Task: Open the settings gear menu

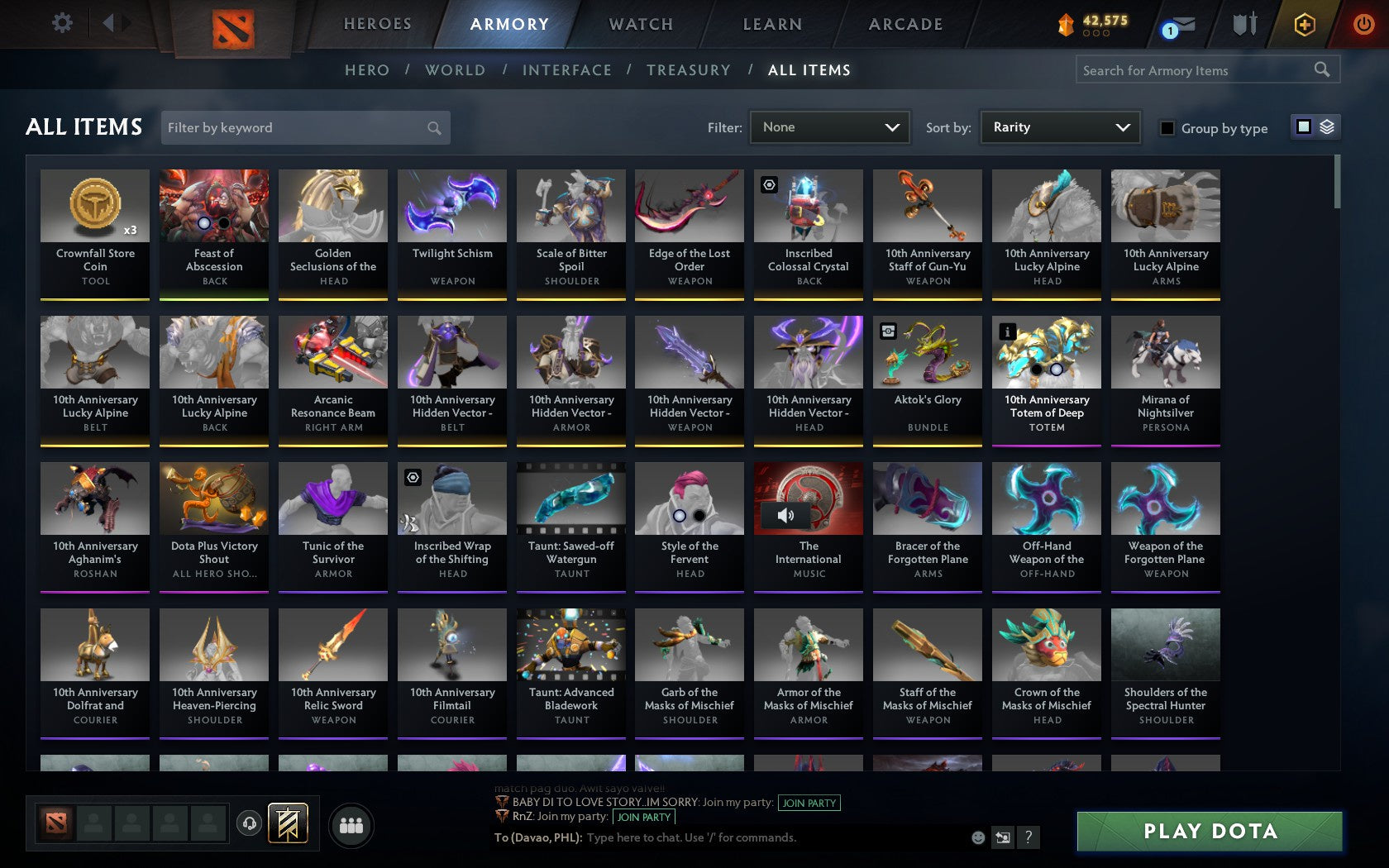Action: point(60,23)
